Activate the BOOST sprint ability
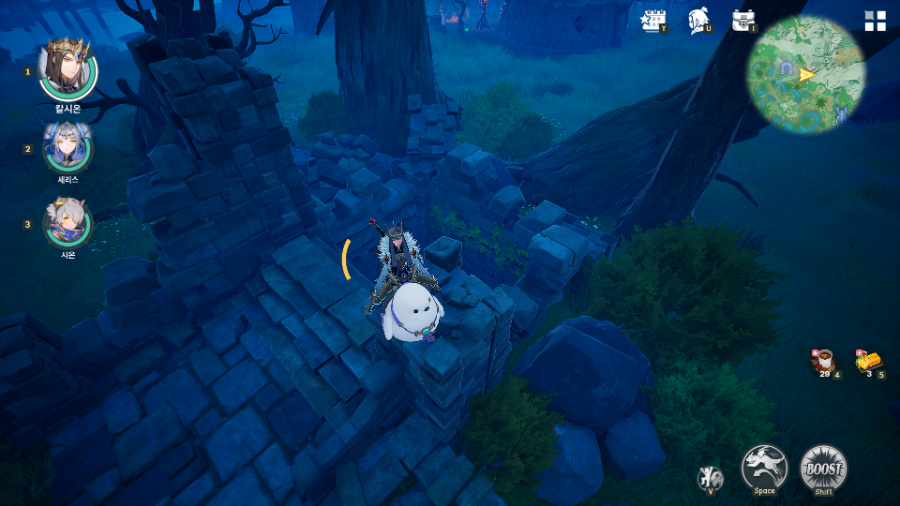The height and width of the screenshot is (506, 900). [823, 467]
